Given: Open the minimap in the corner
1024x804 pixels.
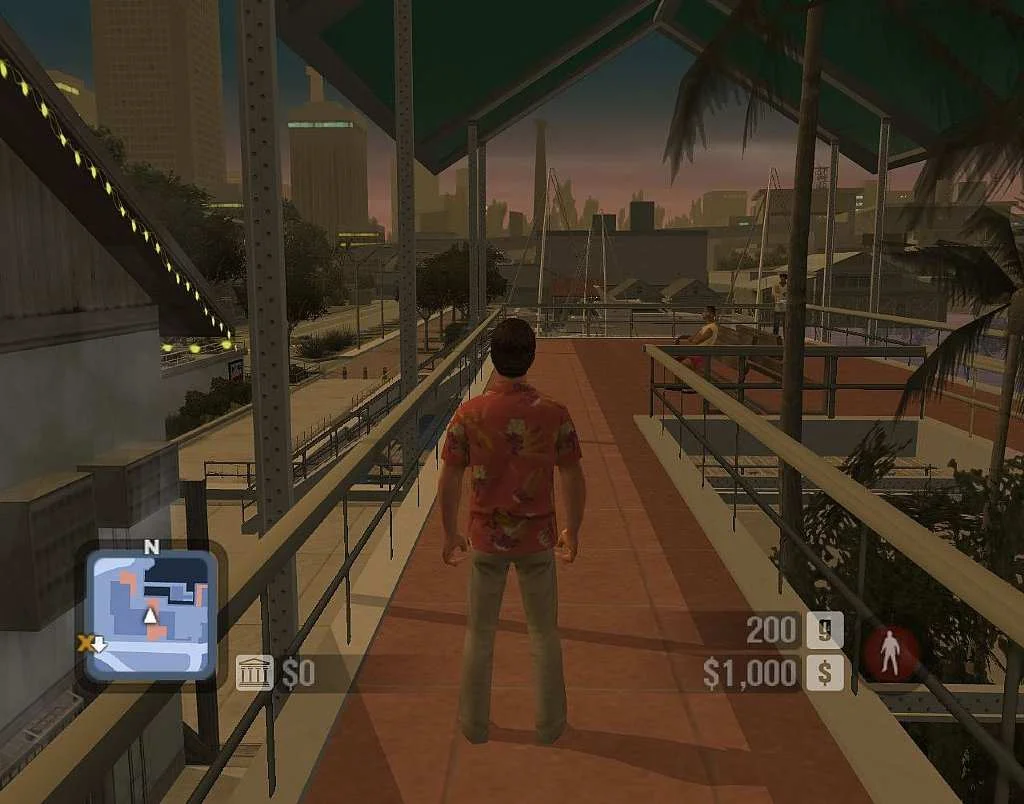Looking at the screenshot, I should pyautogui.click(x=150, y=614).
